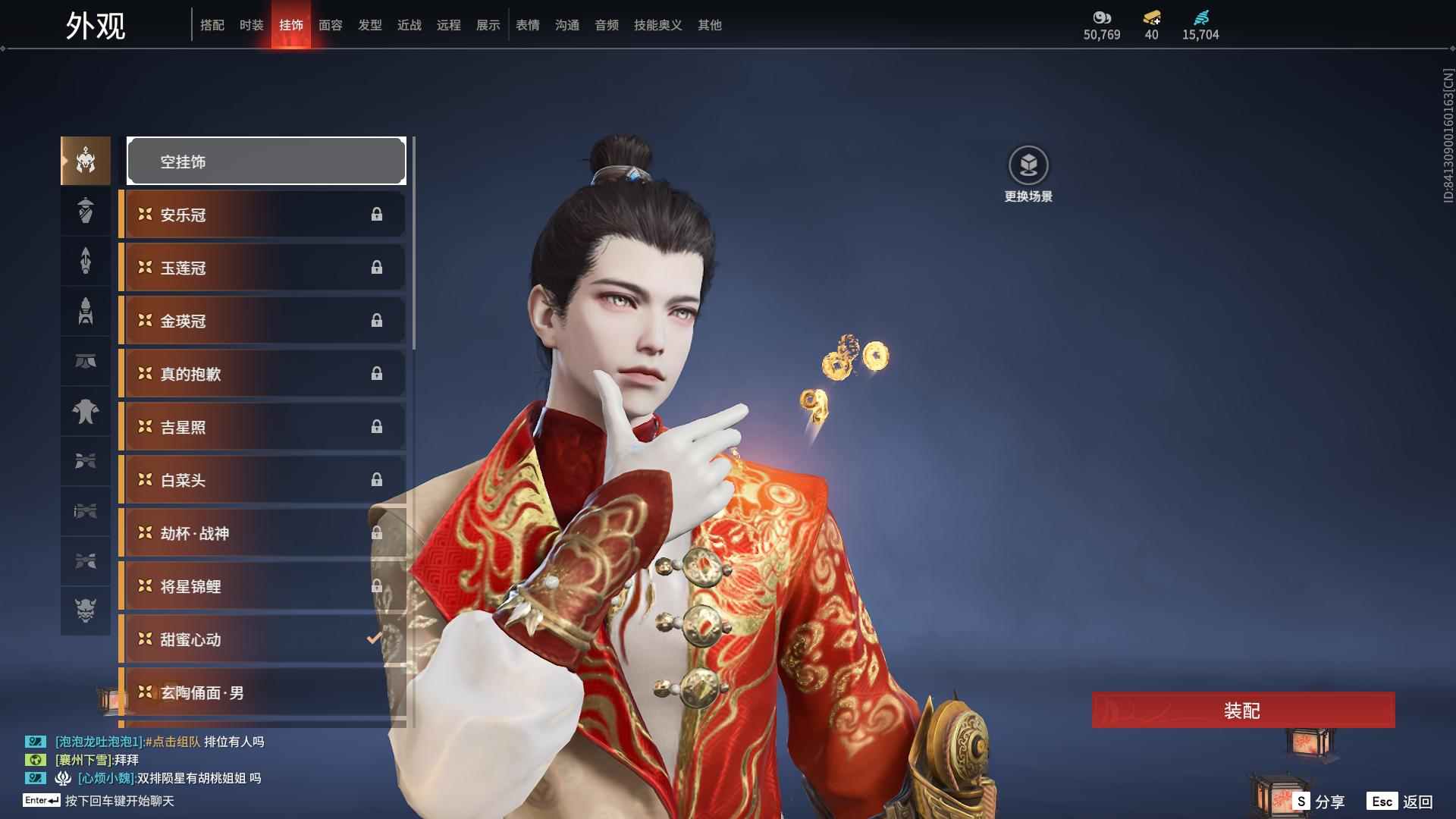The height and width of the screenshot is (819, 1456).
Task: Unequip by selecting 甜蜜心动 with checkmark
Action: [x=262, y=639]
